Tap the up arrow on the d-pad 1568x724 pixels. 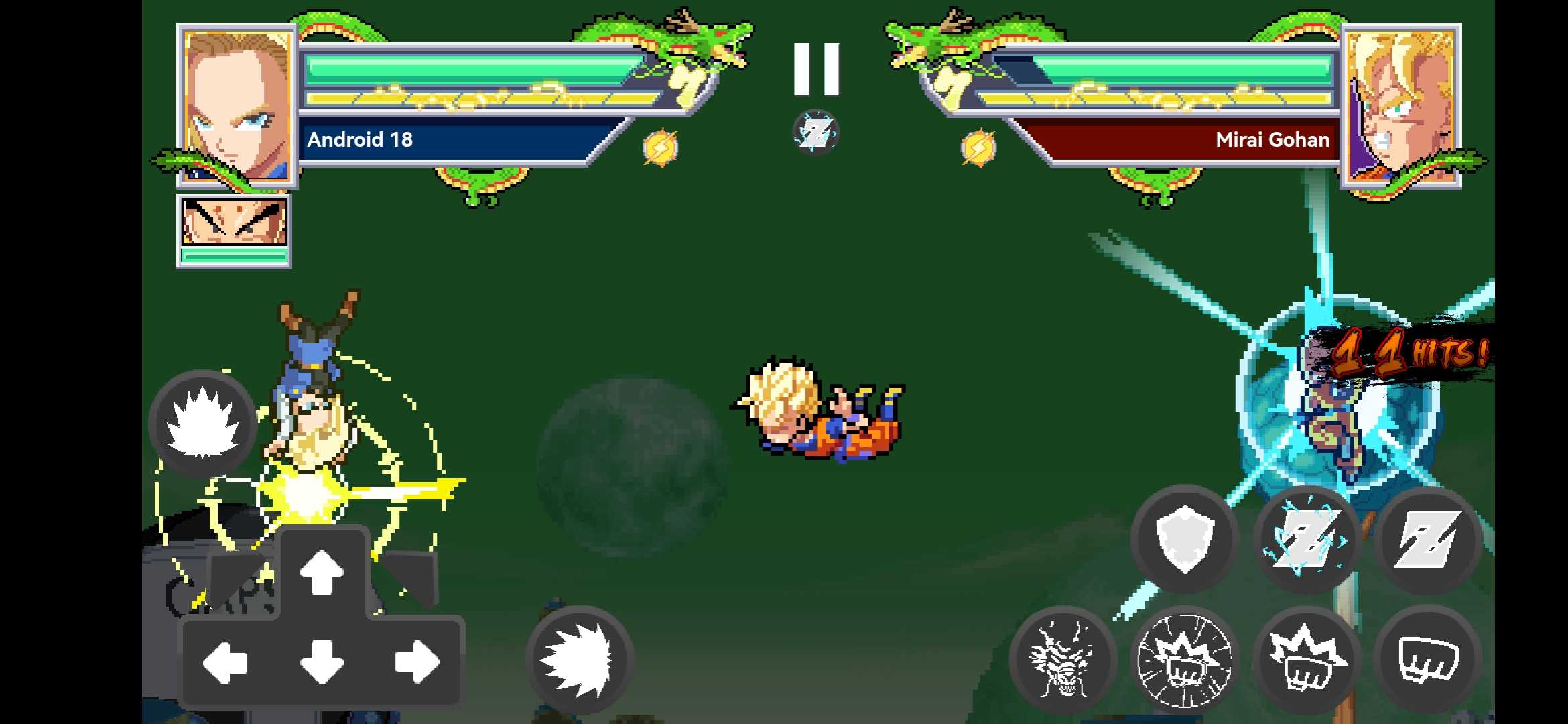[322, 572]
